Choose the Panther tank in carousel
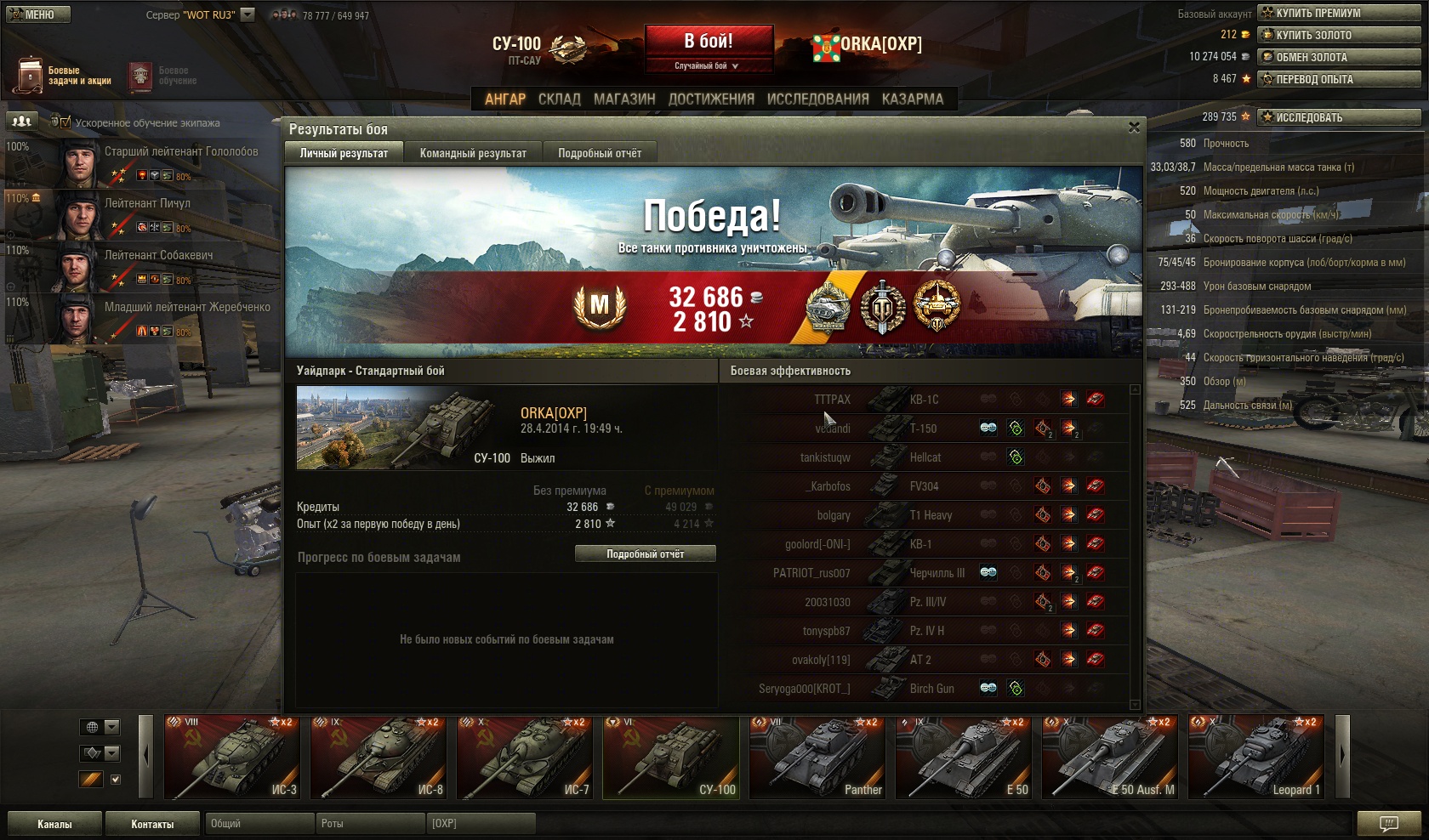The height and width of the screenshot is (840, 1429). click(817, 758)
